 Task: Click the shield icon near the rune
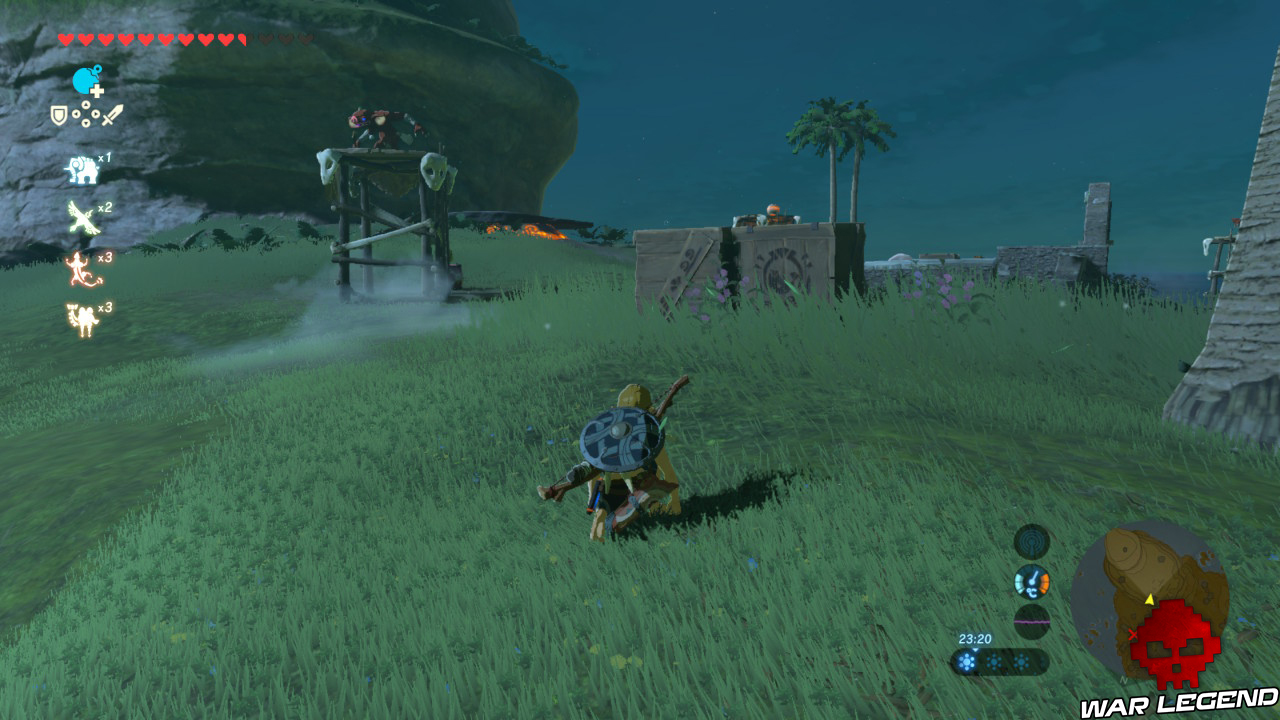click(x=57, y=115)
